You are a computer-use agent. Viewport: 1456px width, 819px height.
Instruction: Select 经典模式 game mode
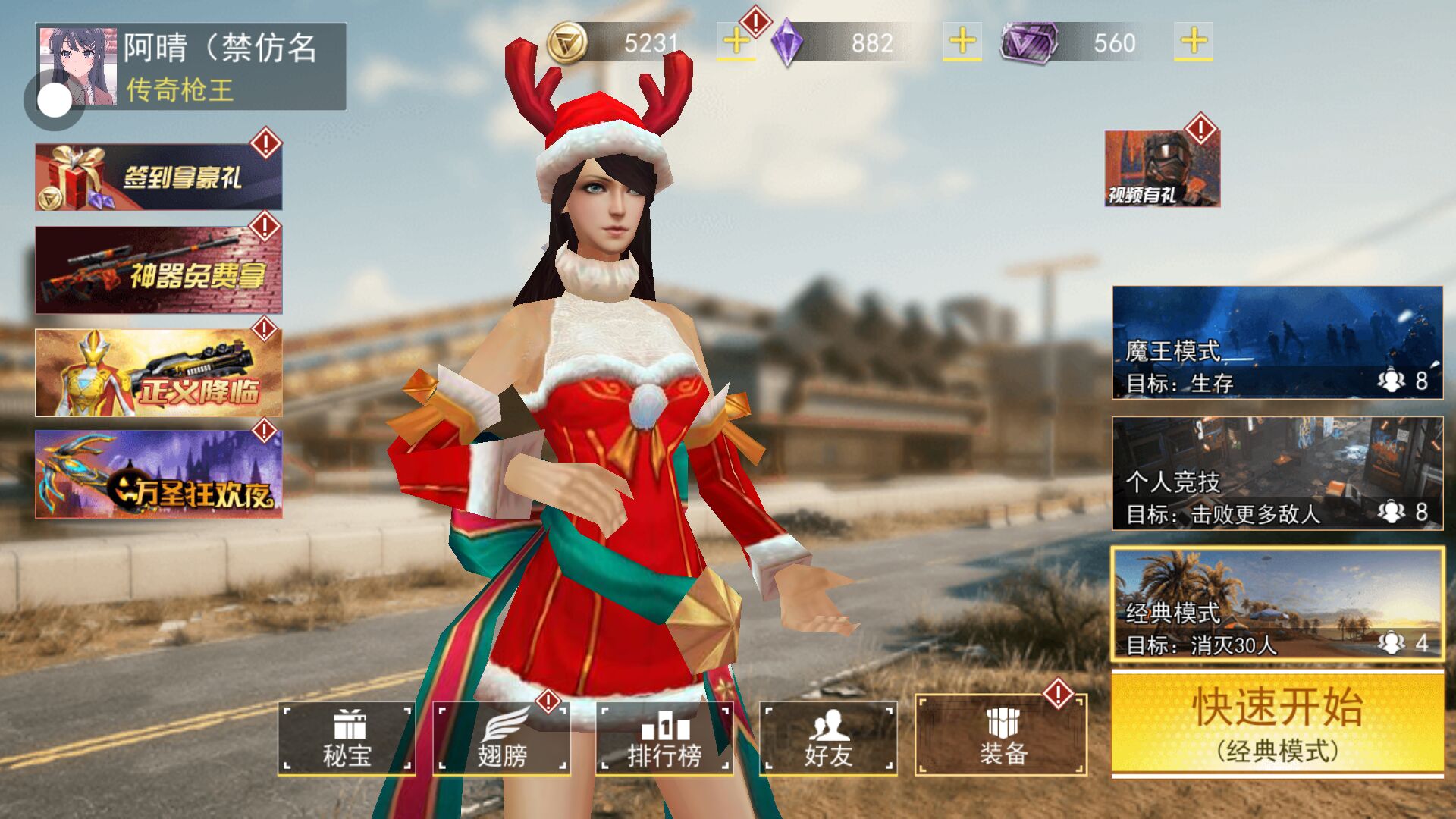coord(1277,604)
